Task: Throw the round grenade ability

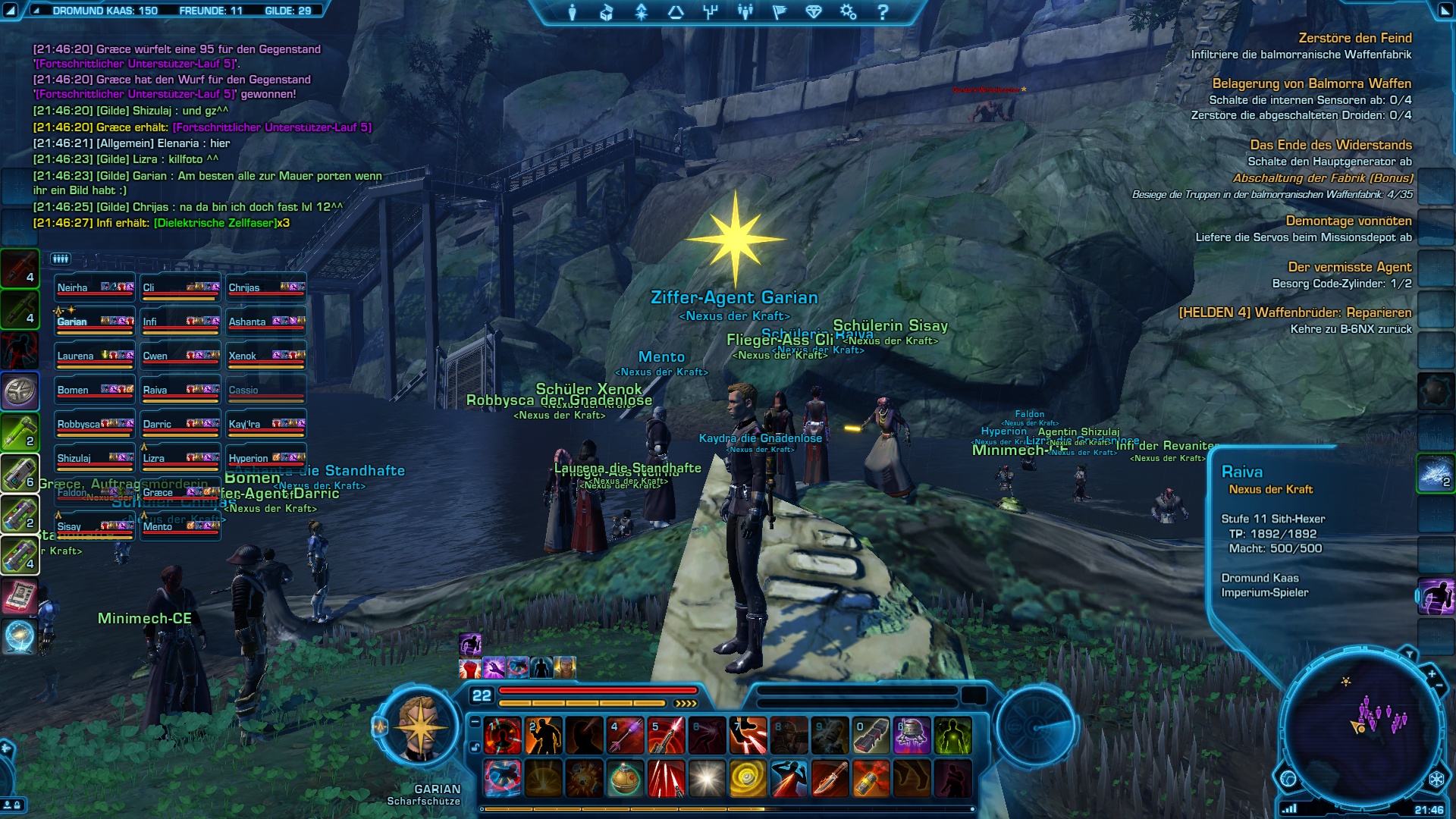Action: click(x=626, y=779)
